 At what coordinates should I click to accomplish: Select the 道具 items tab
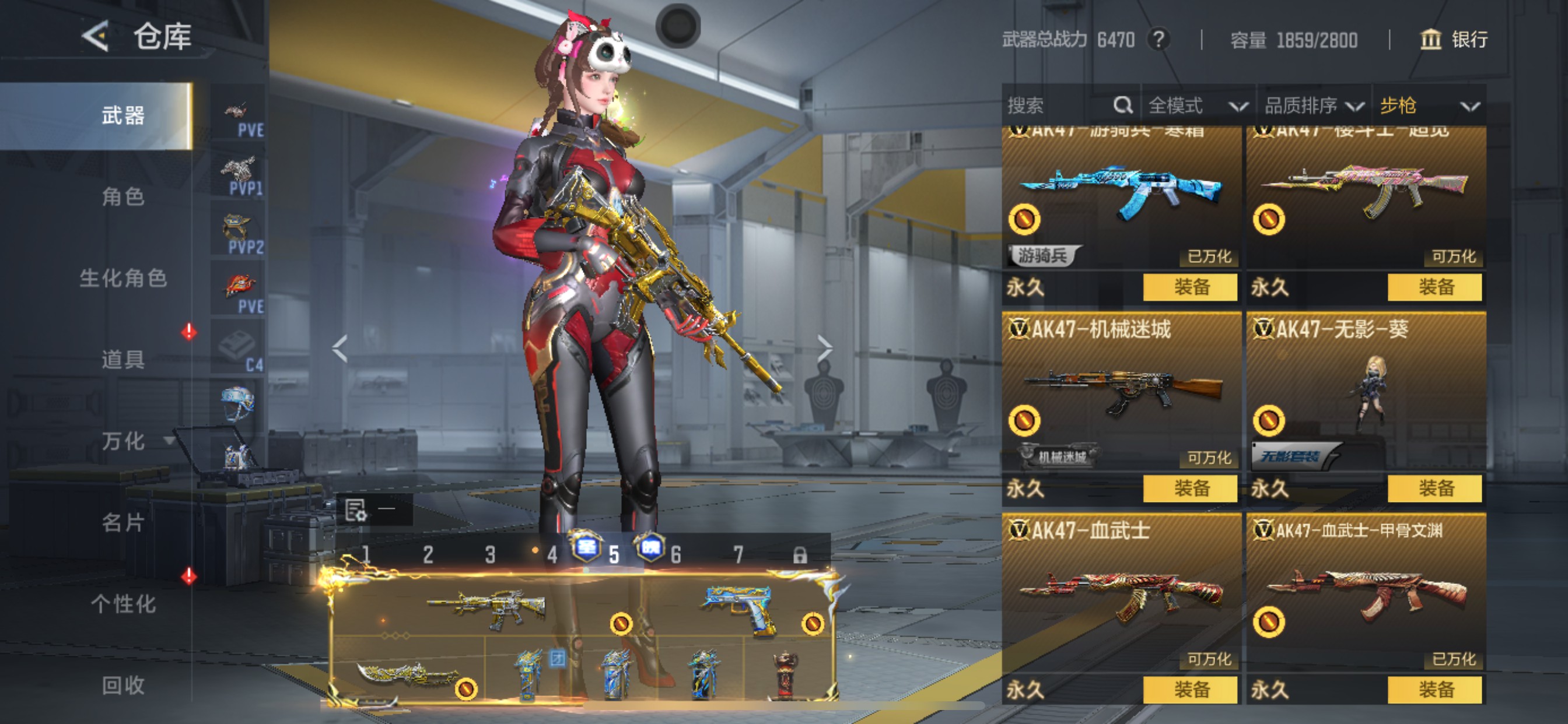[x=123, y=360]
